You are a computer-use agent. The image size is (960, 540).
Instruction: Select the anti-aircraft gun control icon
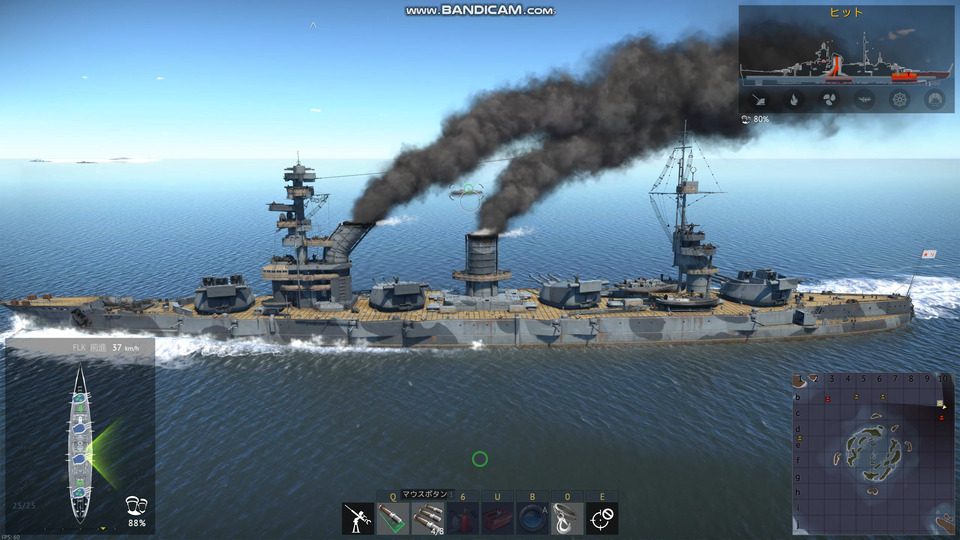pyautogui.click(x=358, y=518)
